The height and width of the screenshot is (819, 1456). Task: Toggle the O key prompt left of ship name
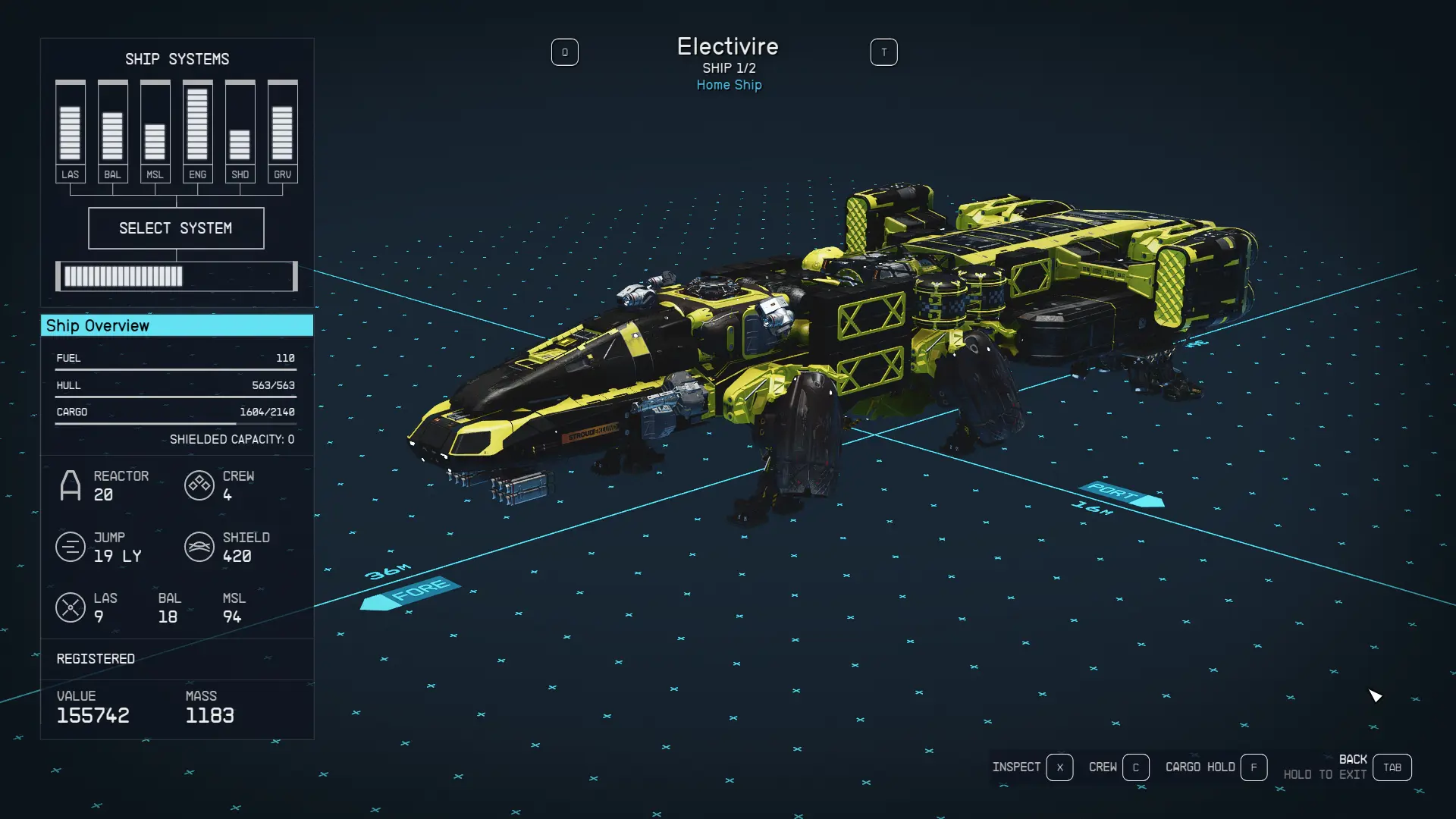[x=565, y=52]
